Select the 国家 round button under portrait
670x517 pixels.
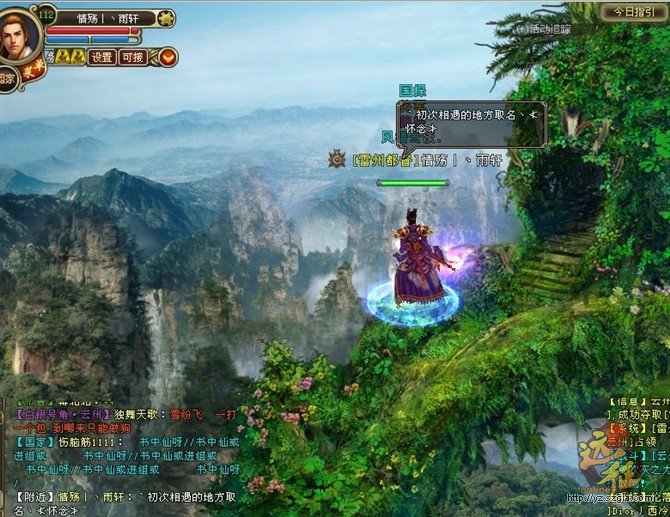(x=6, y=79)
